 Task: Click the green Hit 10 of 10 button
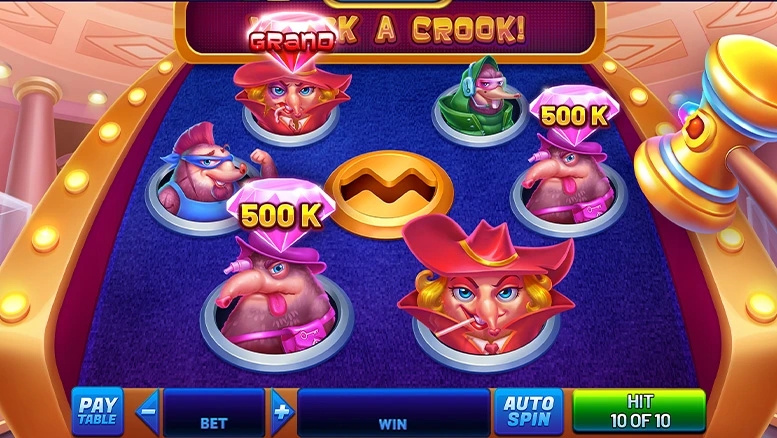[638, 411]
